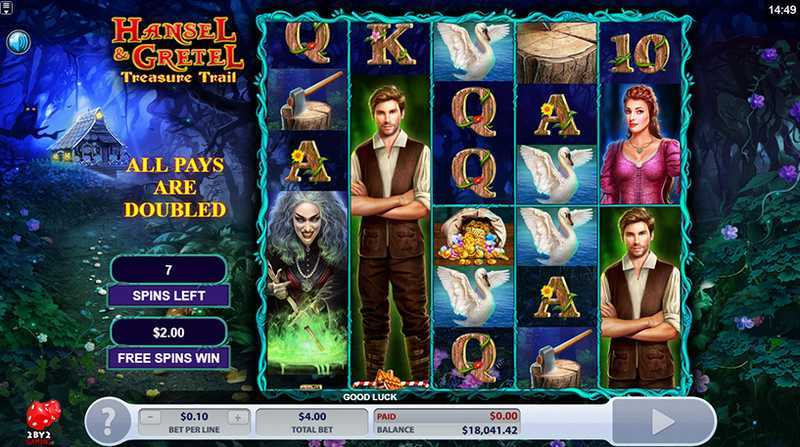Start the spin with the play arrow

(663, 421)
